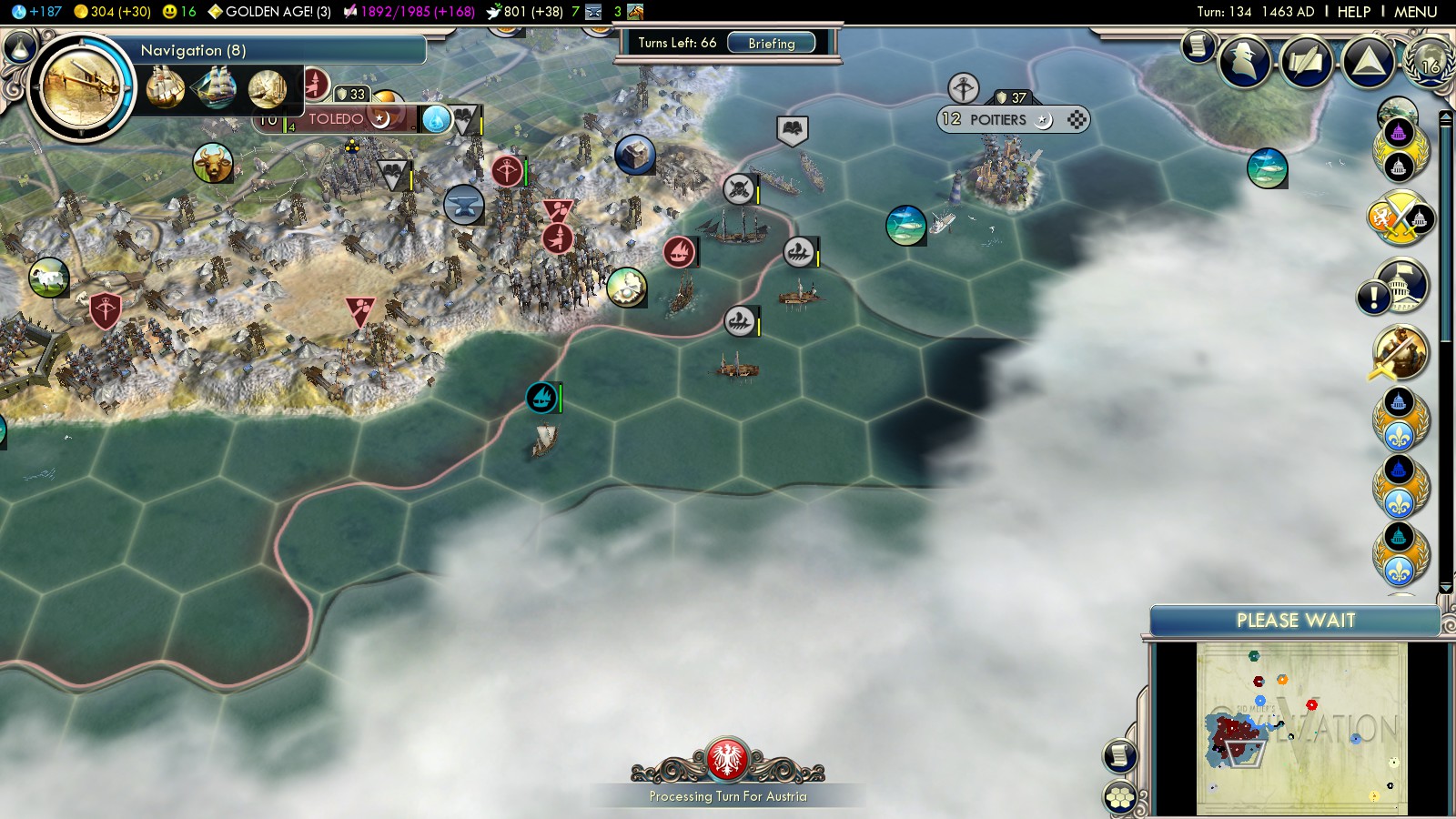Viewport: 1456px width, 819px height.
Task: Open the World Congress globe icon
Action: [1430, 61]
